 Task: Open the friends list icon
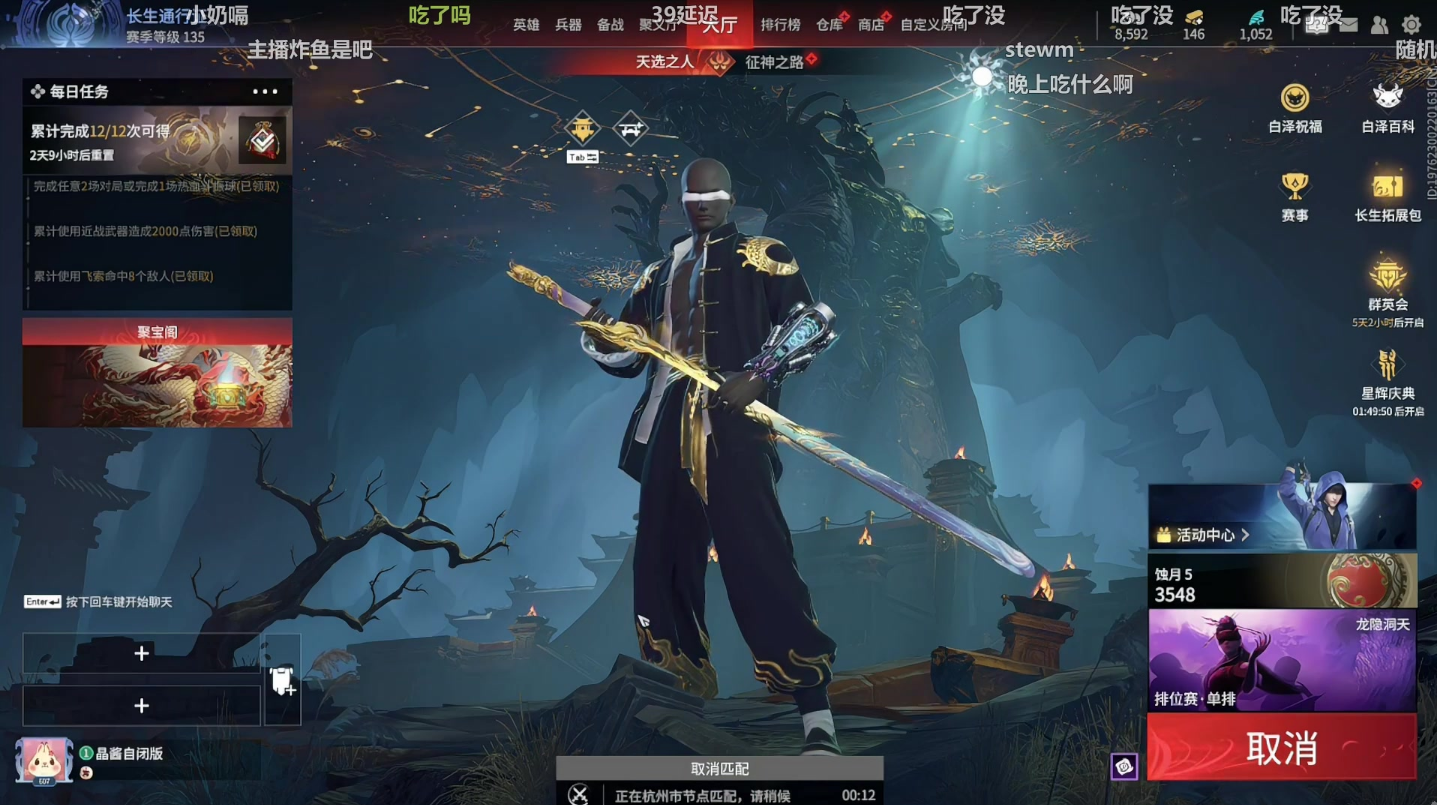click(x=1379, y=25)
